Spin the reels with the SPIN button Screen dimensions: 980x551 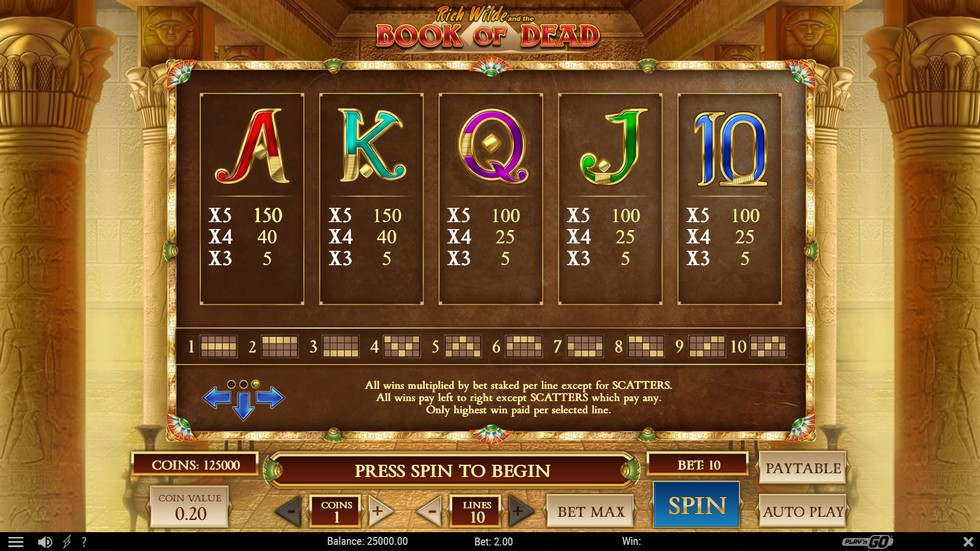[x=696, y=505]
